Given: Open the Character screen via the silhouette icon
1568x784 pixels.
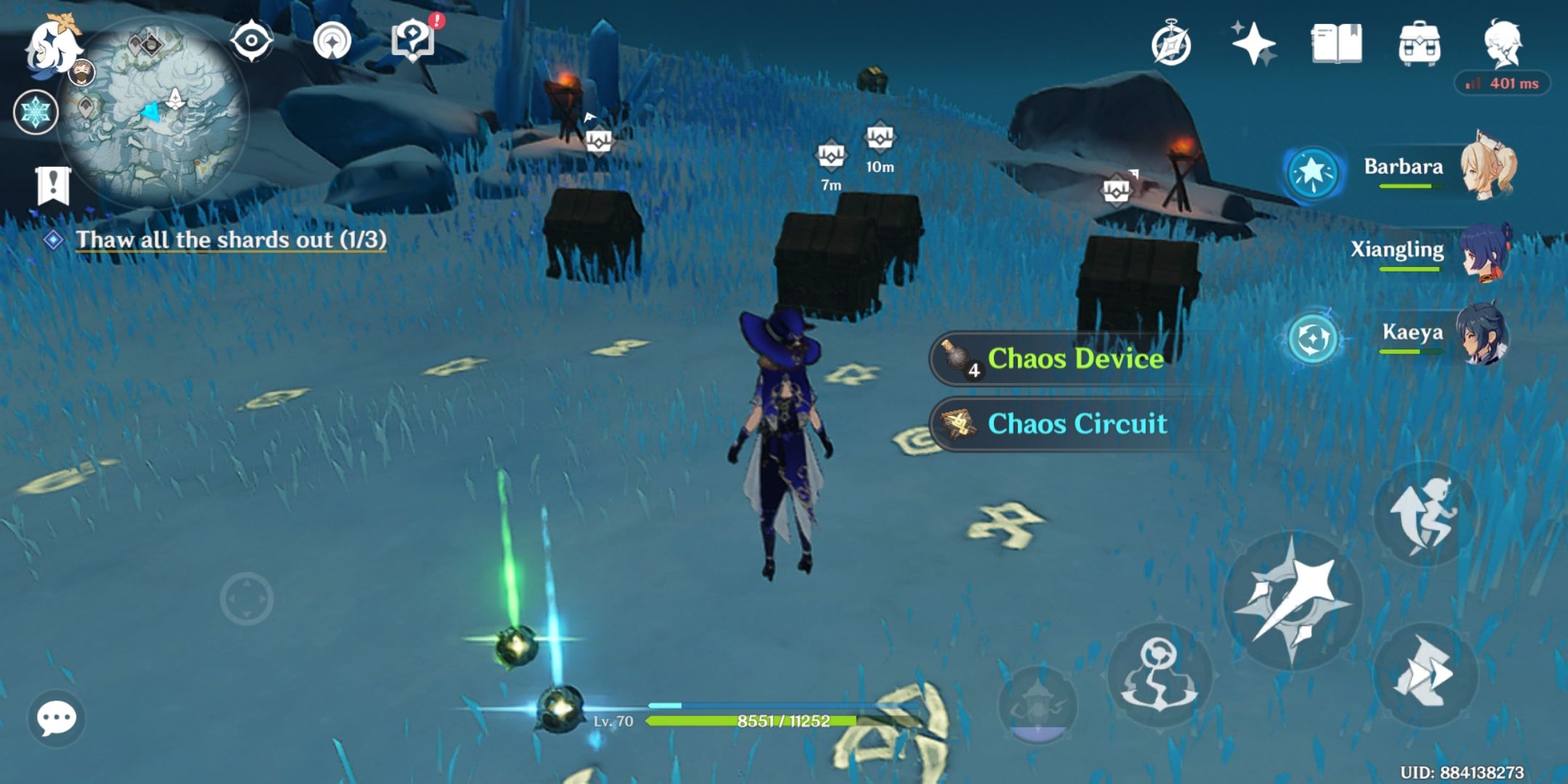Looking at the screenshot, I should [1503, 44].
